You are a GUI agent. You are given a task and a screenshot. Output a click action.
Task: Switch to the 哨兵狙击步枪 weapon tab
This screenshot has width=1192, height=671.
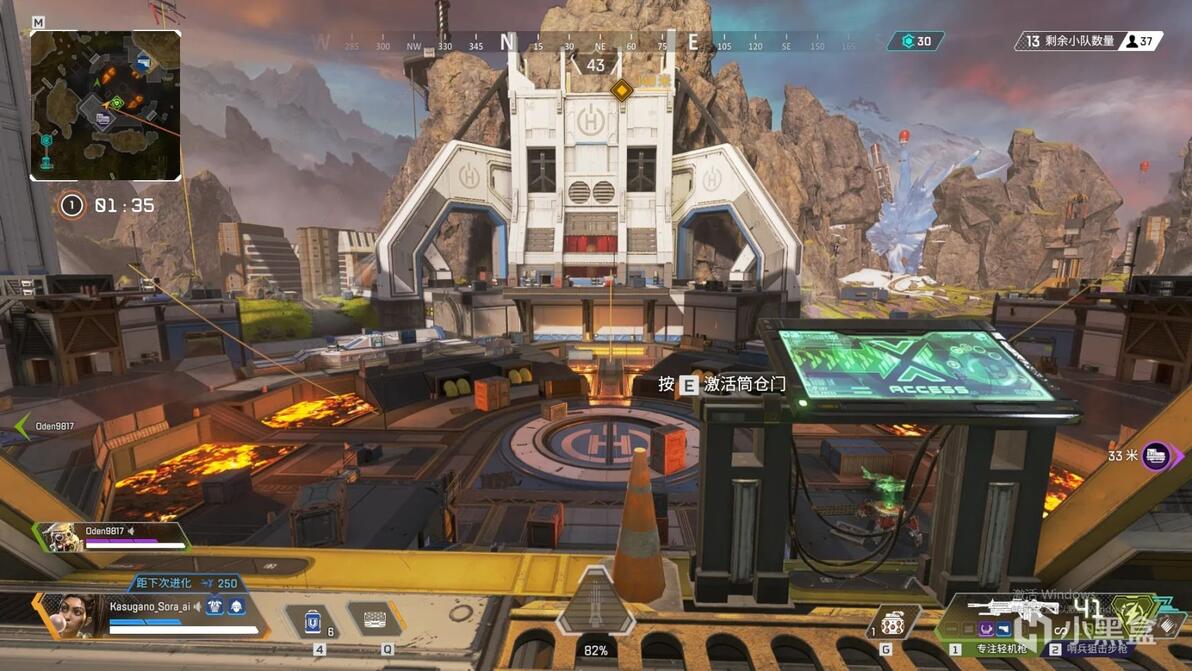pos(1095,649)
